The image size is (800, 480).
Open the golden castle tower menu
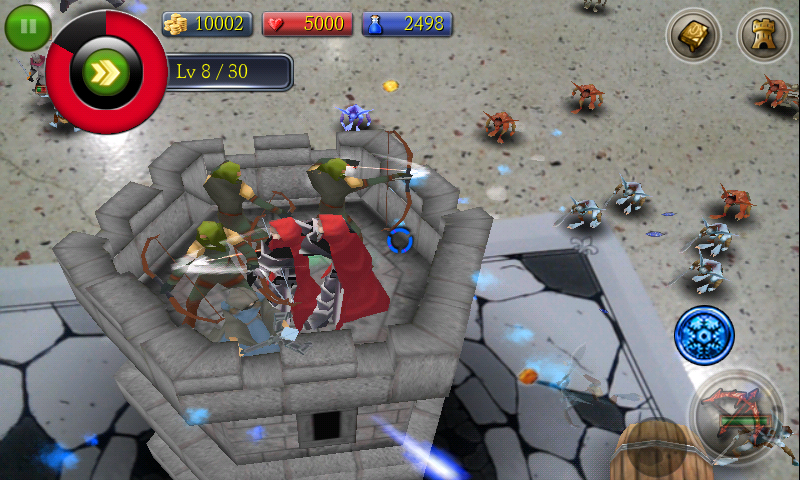763,36
